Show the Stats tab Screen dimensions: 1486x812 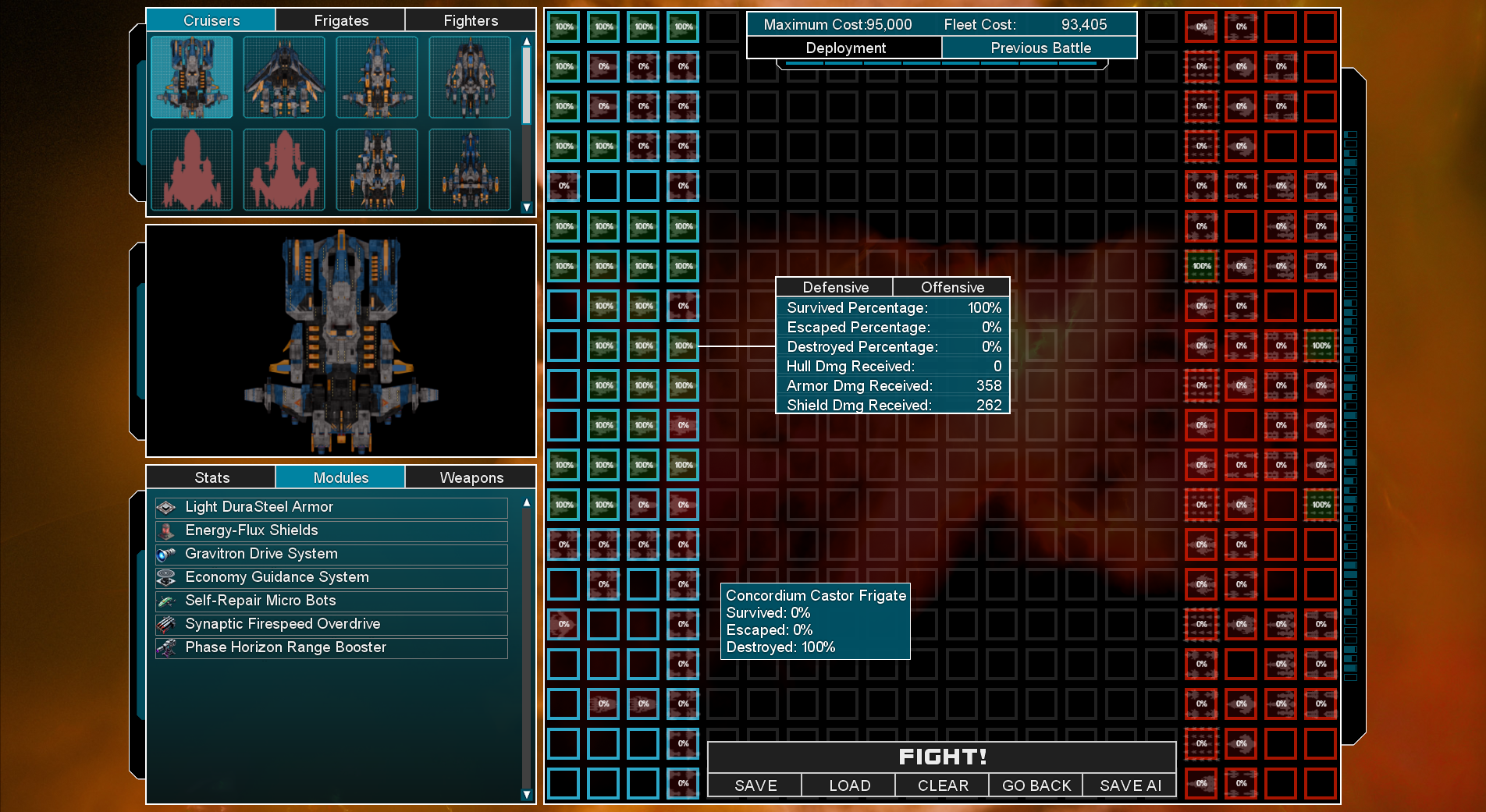click(x=211, y=477)
